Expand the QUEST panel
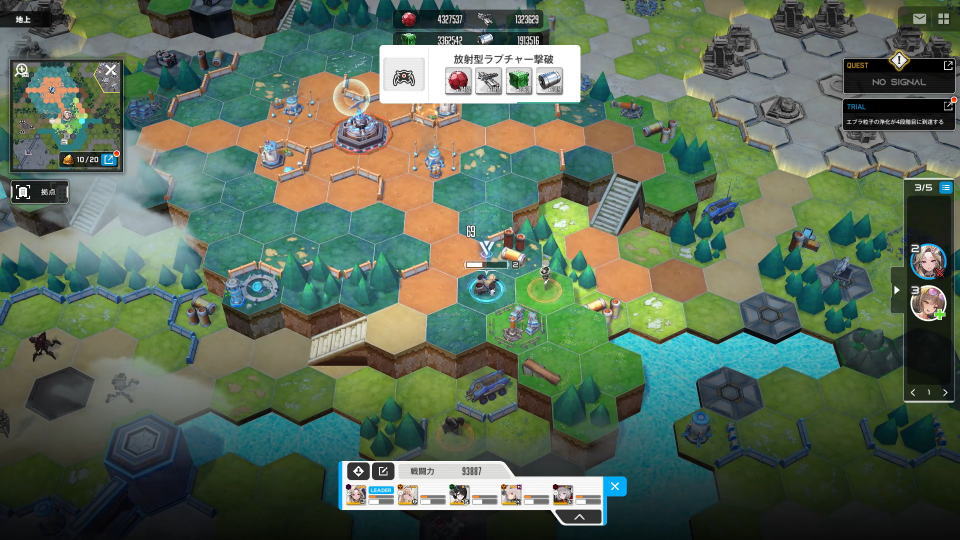This screenshot has height=540, width=960. (948, 66)
